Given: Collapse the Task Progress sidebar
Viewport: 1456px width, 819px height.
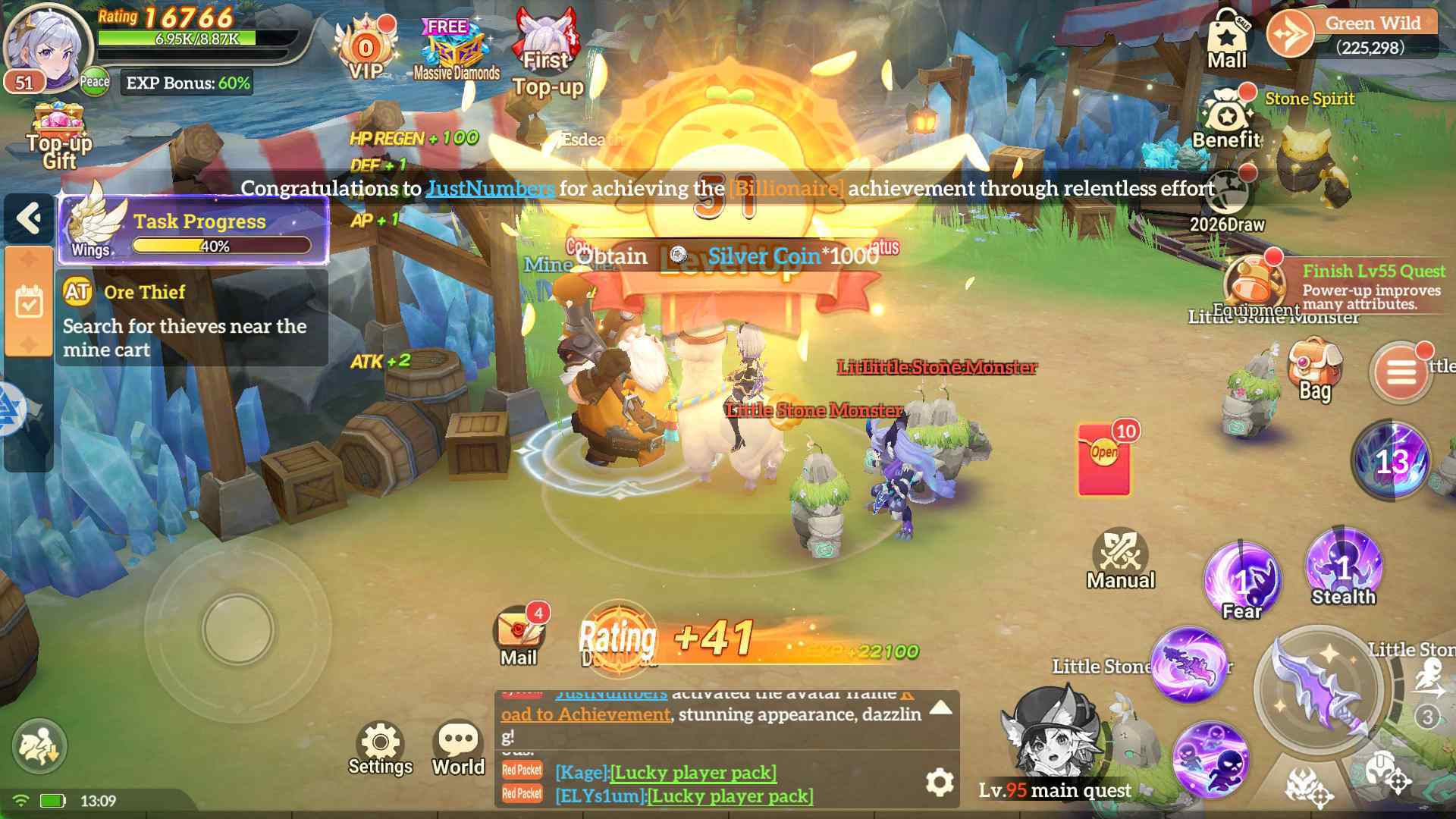Looking at the screenshot, I should (29, 218).
